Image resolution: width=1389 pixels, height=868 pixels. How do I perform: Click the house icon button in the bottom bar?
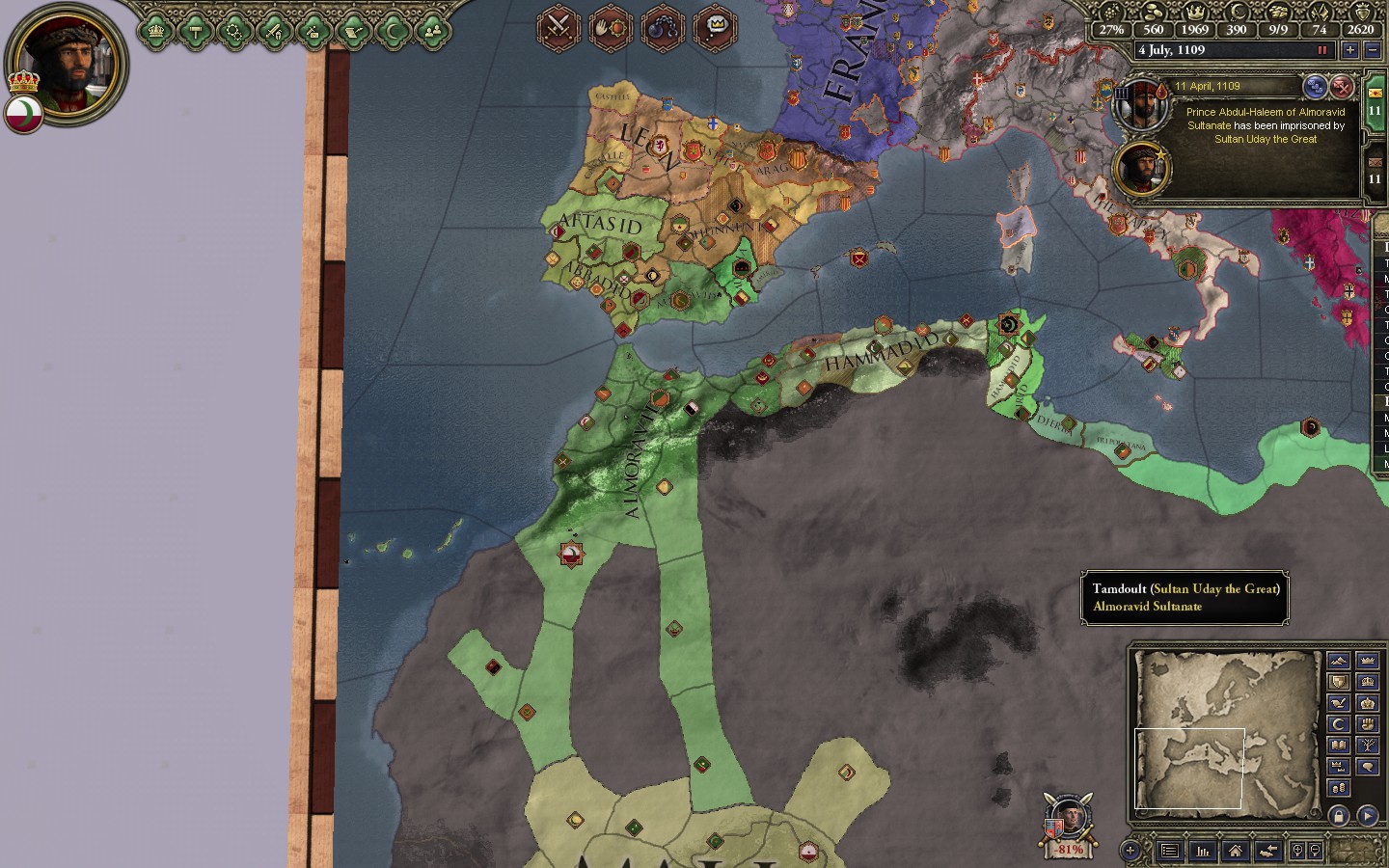tap(1235, 851)
